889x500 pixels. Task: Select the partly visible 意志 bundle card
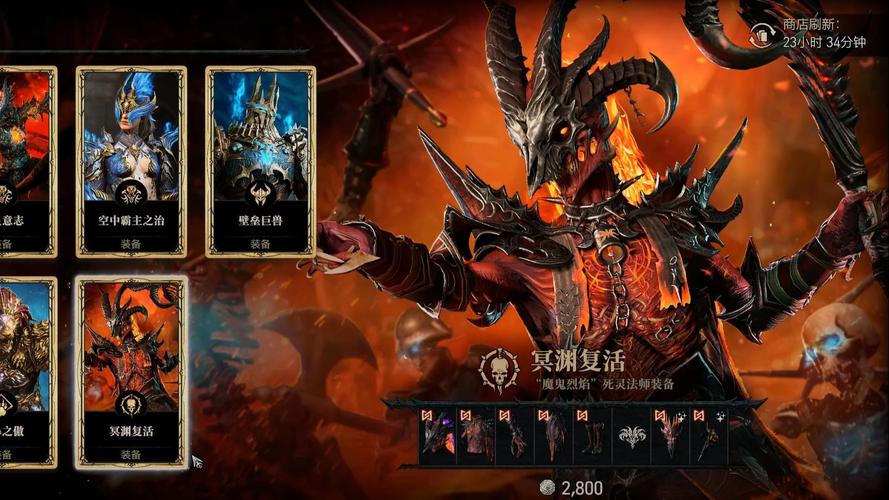click(x=24, y=160)
